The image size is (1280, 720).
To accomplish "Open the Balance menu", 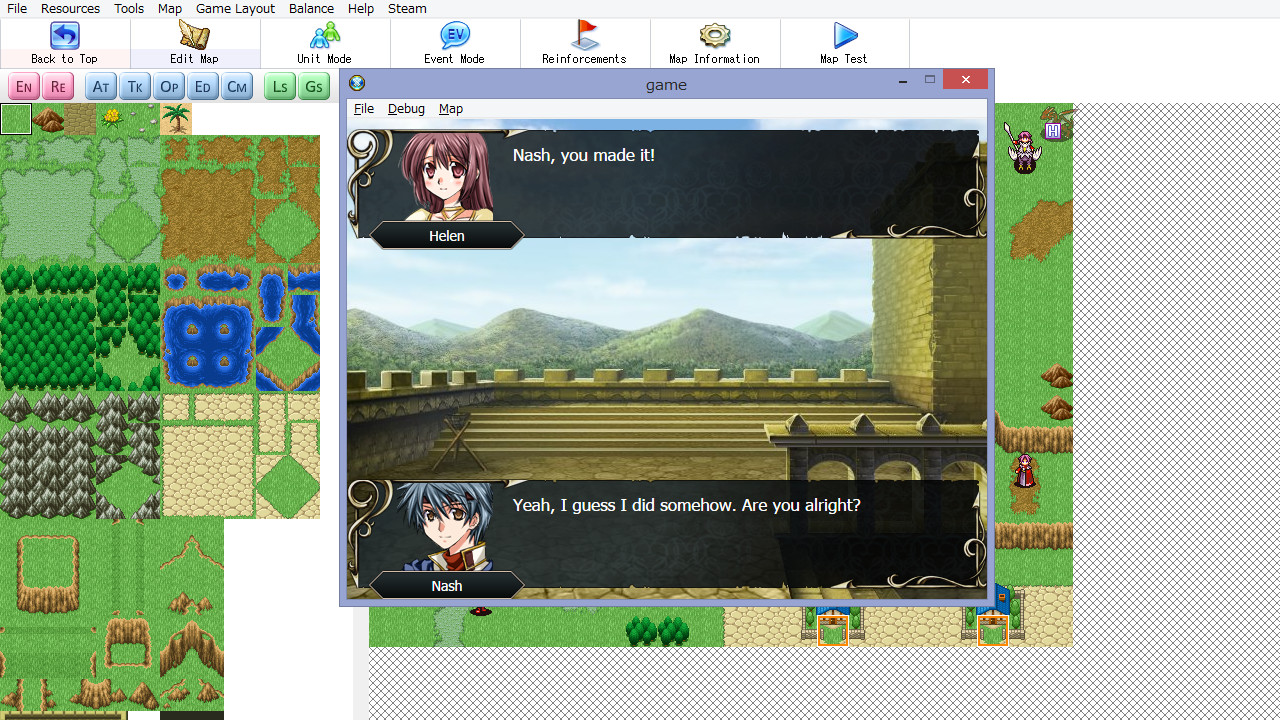I will click(x=311, y=8).
